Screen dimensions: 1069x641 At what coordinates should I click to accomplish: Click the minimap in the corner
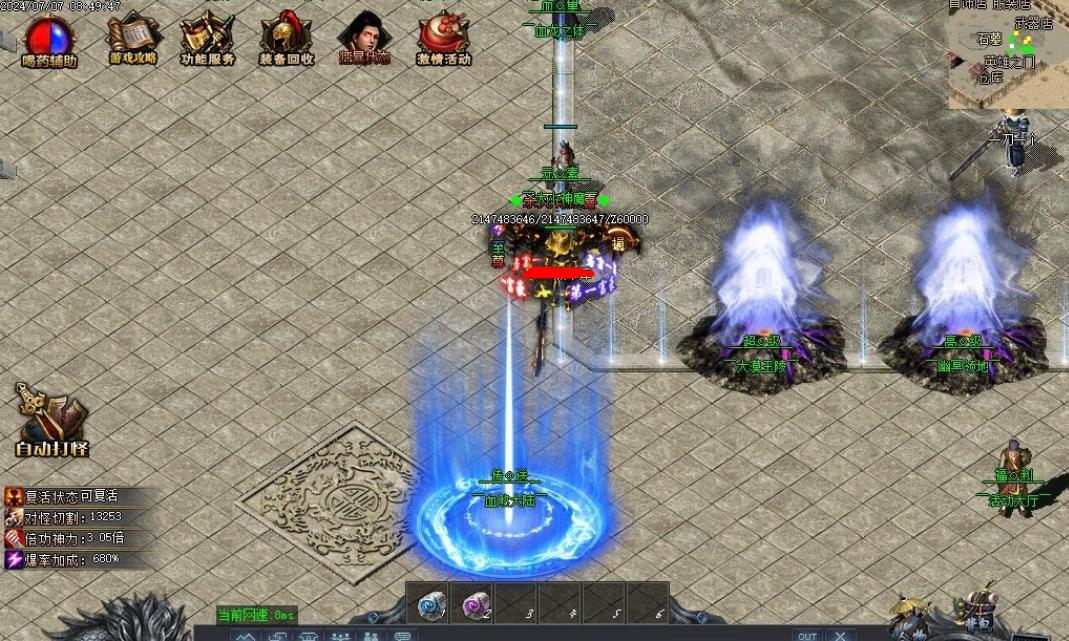pyautogui.click(x=1008, y=54)
